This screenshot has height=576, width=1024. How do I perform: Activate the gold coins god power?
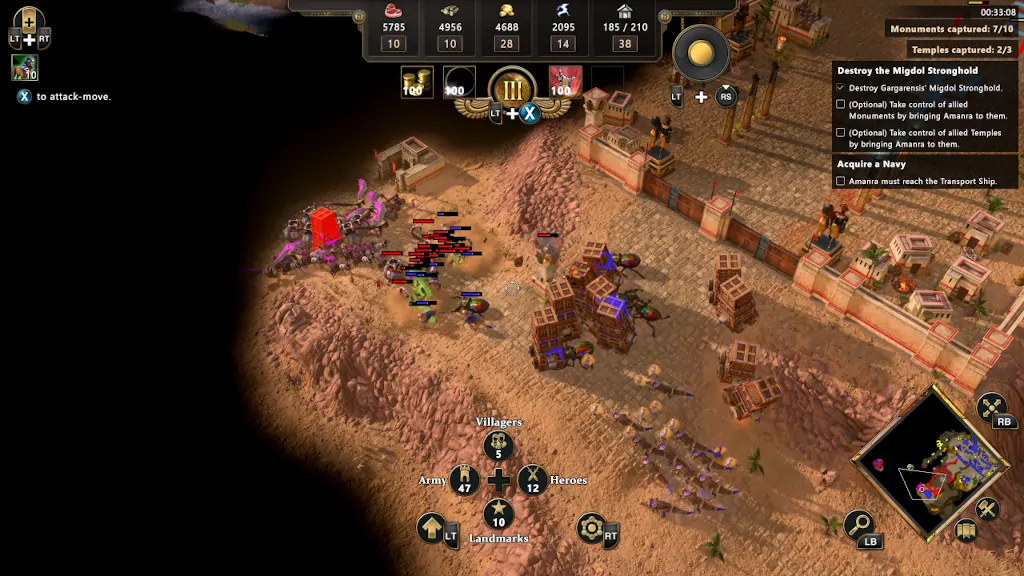416,83
